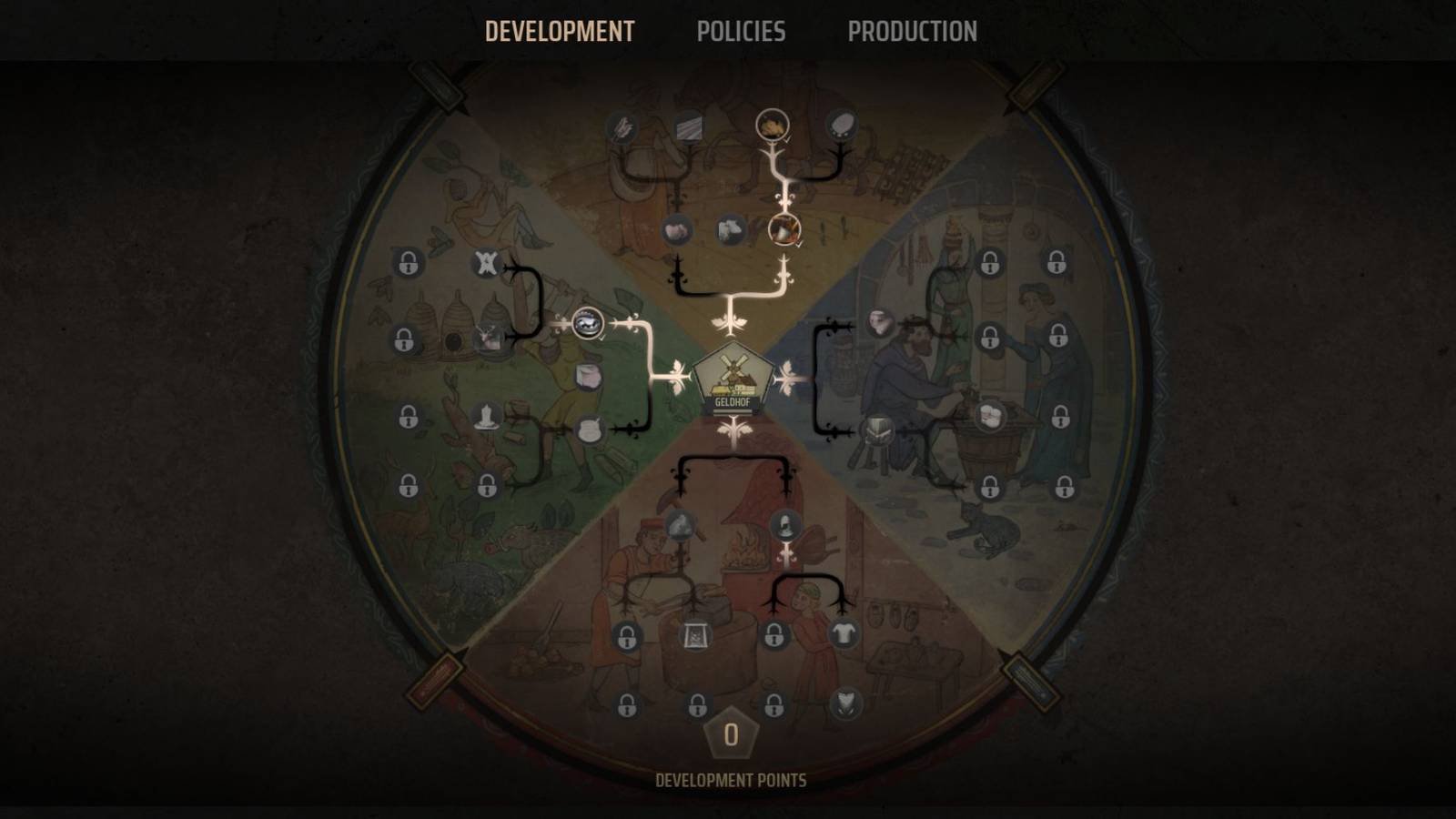The image size is (1456, 819).
Task: Click the Development Points counter pentagon
Action: 731,733
